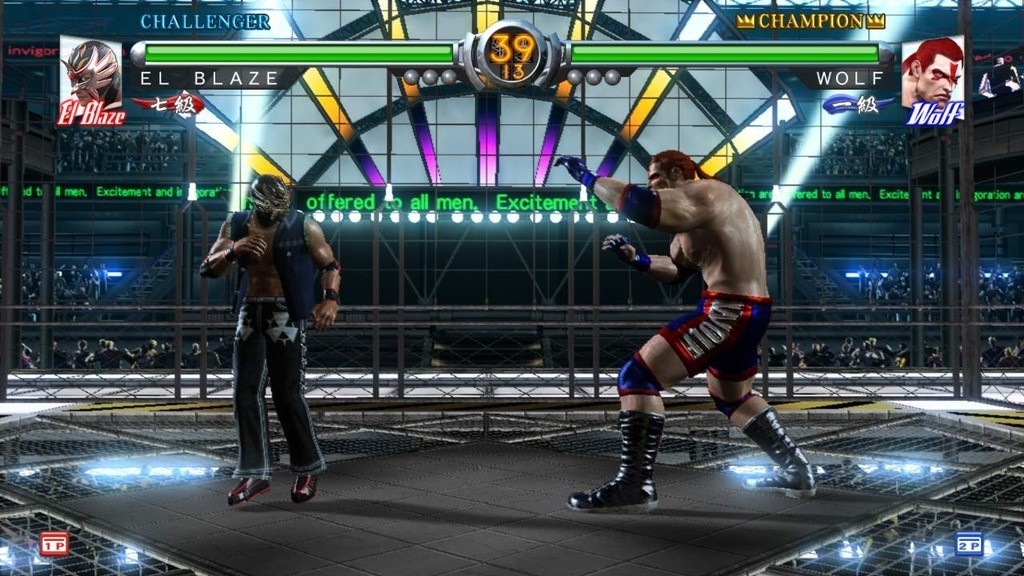Select Wolf's blue rank emblem

pyautogui.click(x=858, y=104)
